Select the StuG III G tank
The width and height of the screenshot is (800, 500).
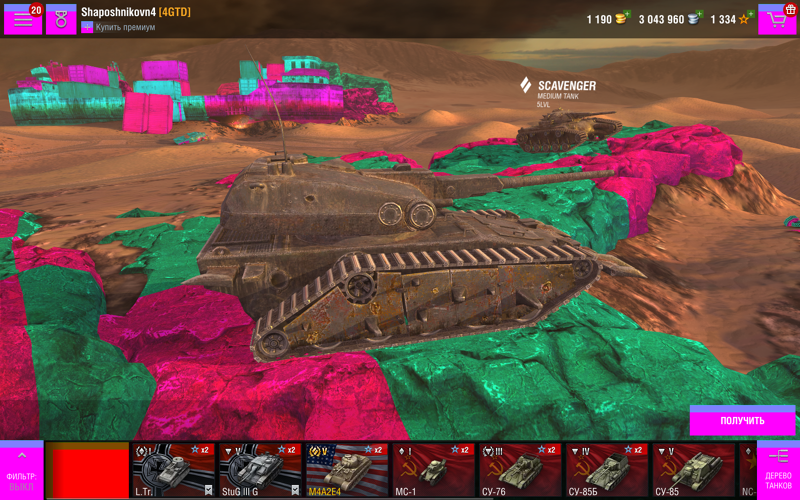[x=259, y=470]
